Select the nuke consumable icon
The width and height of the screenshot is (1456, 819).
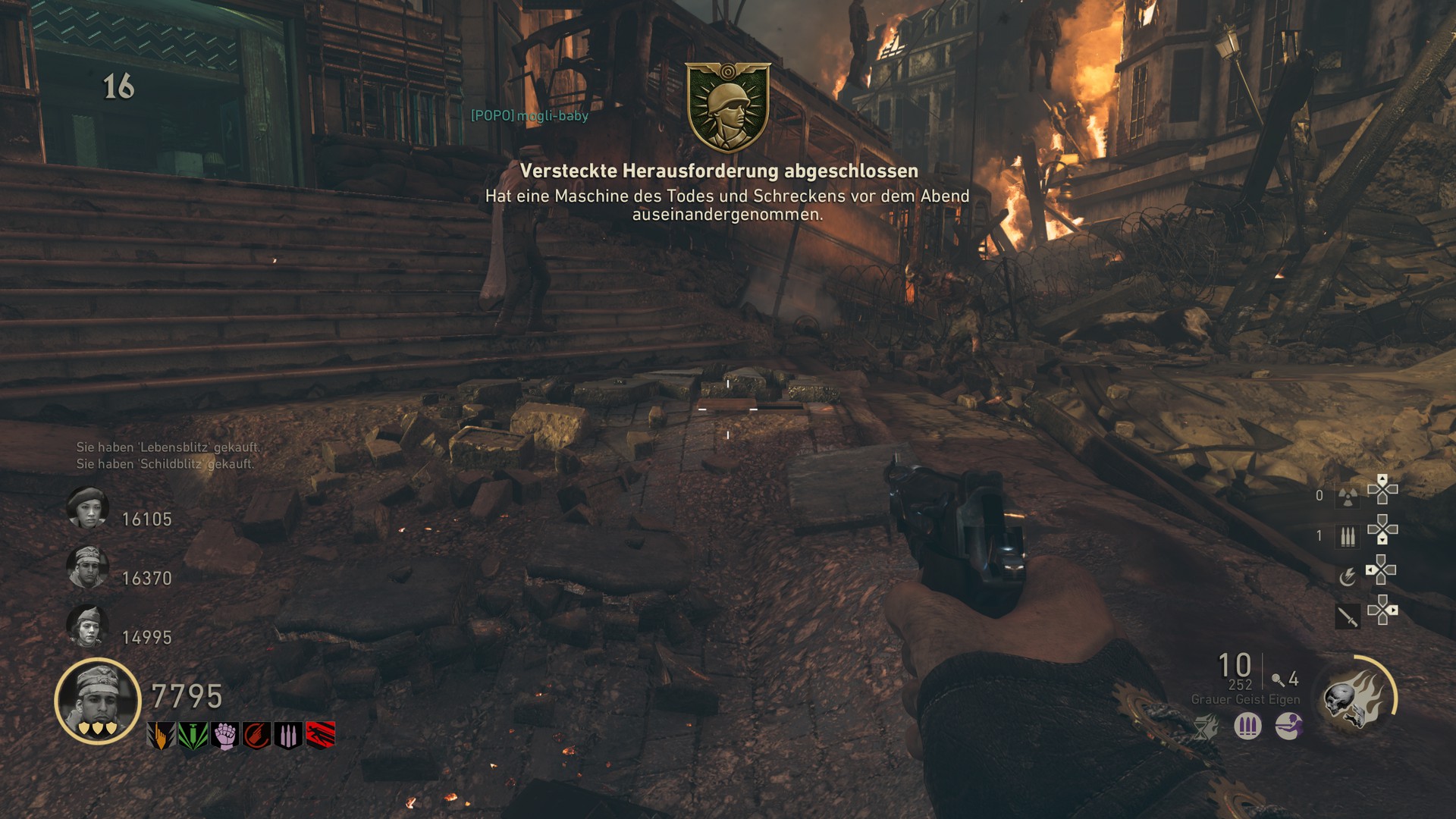coord(1348,496)
